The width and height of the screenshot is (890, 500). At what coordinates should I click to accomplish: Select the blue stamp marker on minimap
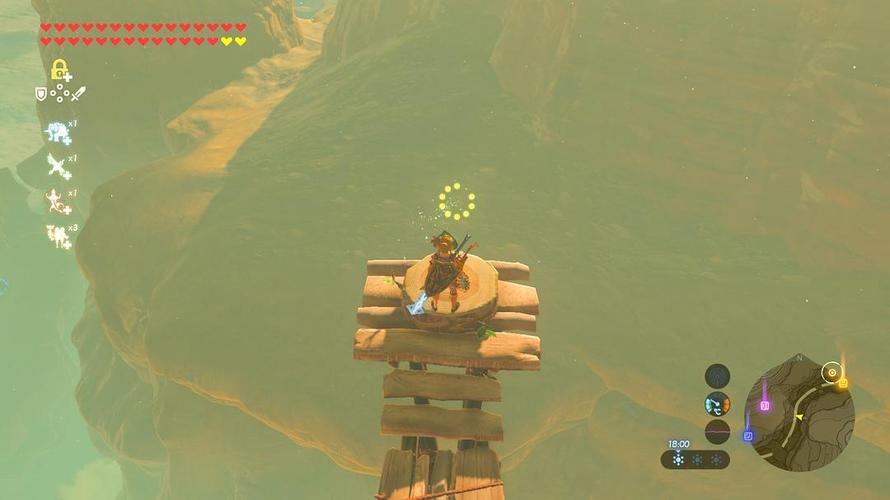(x=748, y=435)
